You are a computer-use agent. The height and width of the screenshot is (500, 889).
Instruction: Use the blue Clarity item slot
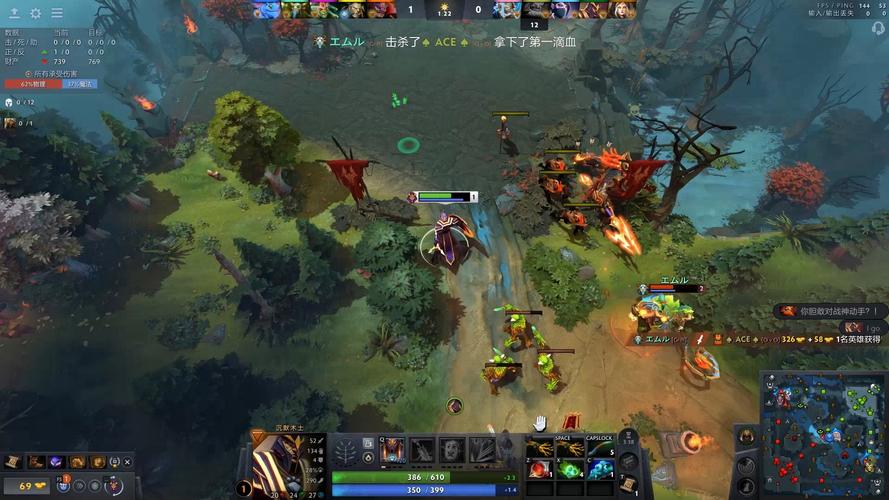[x=600, y=470]
